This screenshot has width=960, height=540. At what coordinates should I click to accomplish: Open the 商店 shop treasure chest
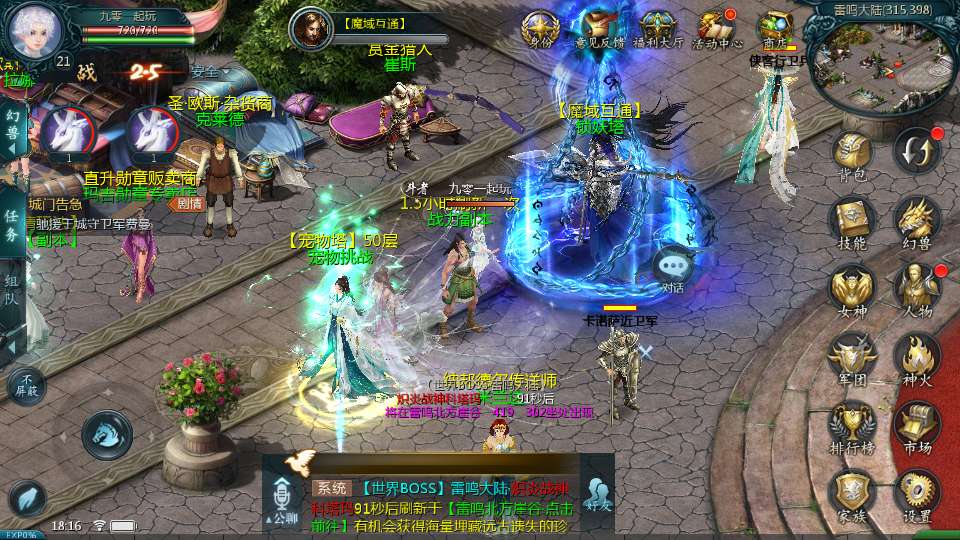click(x=774, y=27)
